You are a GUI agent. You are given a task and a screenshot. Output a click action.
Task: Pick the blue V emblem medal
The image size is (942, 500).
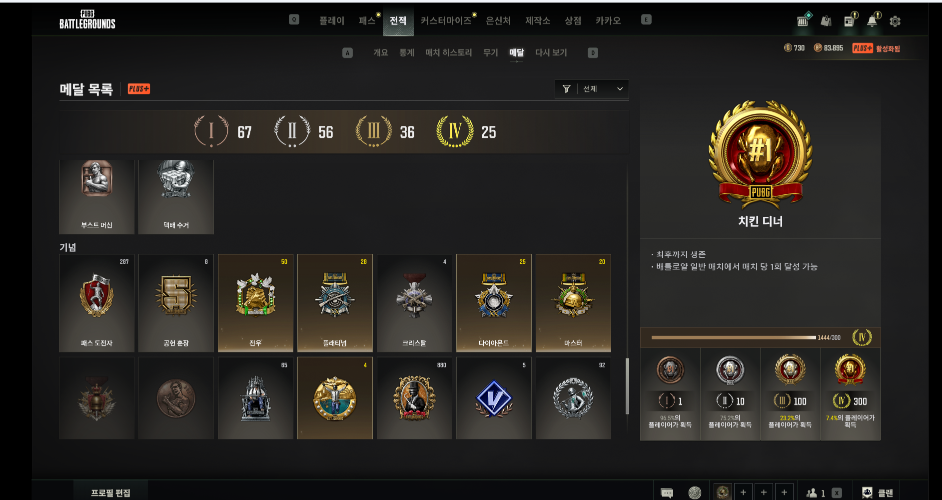pyautogui.click(x=493, y=398)
